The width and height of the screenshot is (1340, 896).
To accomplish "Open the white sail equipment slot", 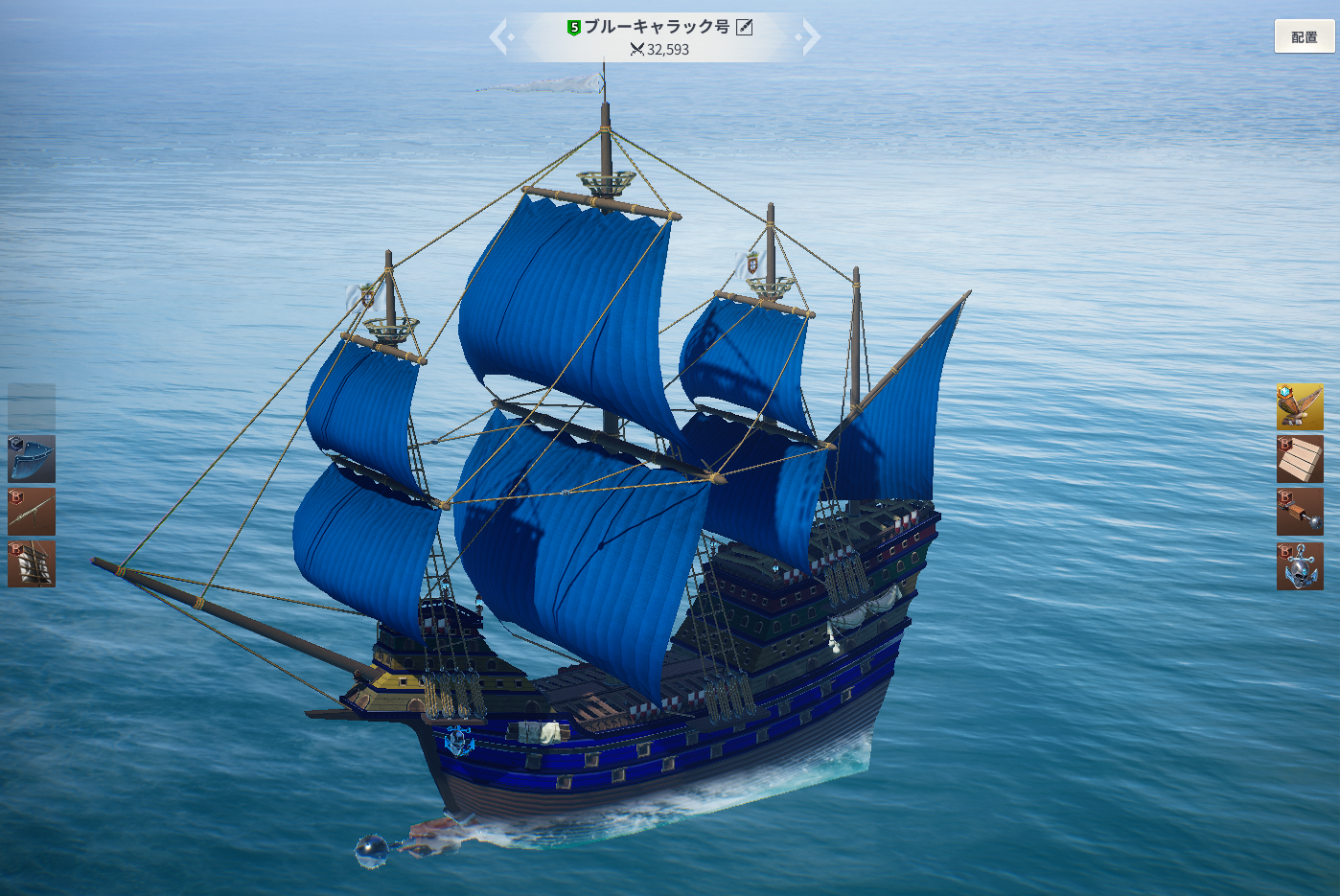I will (x=32, y=563).
